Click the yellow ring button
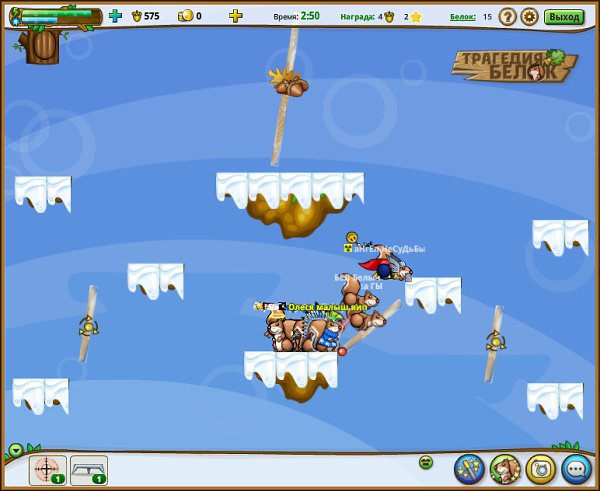Screen dimensions: 600x491 540,467
